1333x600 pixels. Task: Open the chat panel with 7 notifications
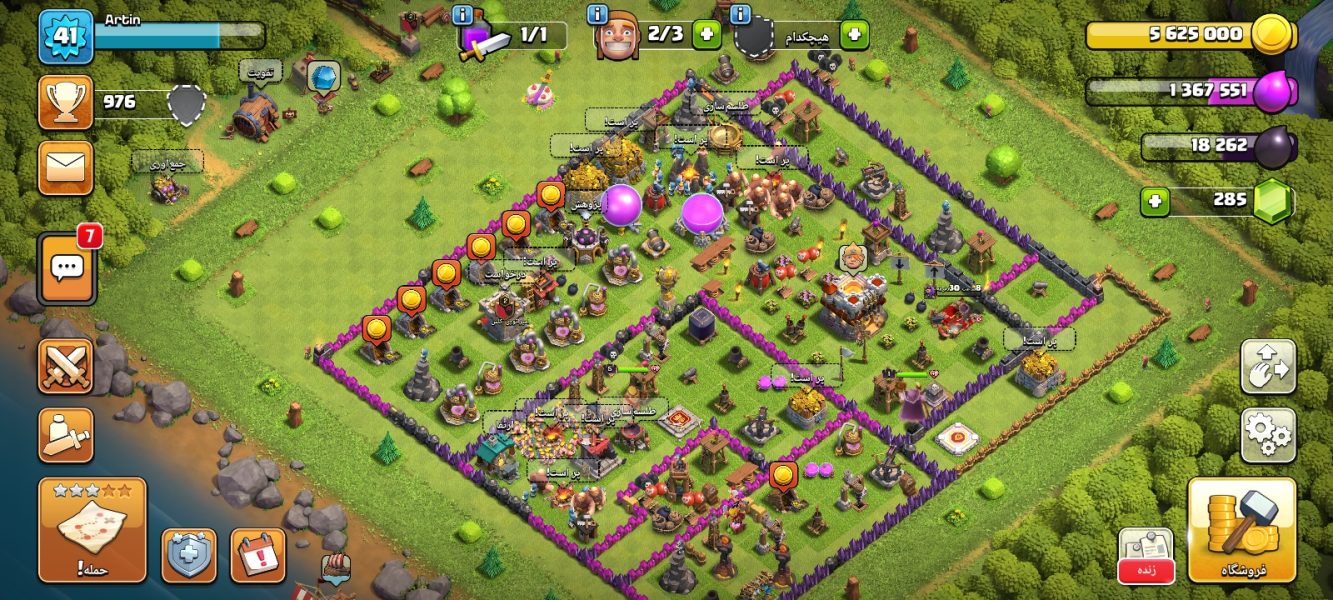[67, 268]
